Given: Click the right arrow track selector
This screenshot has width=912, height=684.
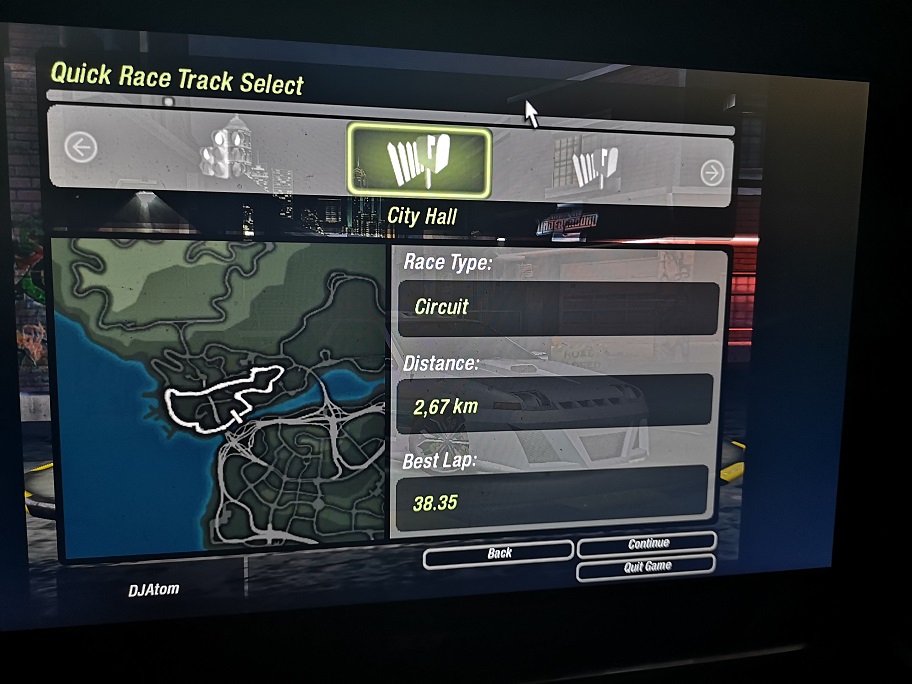Looking at the screenshot, I should (712, 173).
